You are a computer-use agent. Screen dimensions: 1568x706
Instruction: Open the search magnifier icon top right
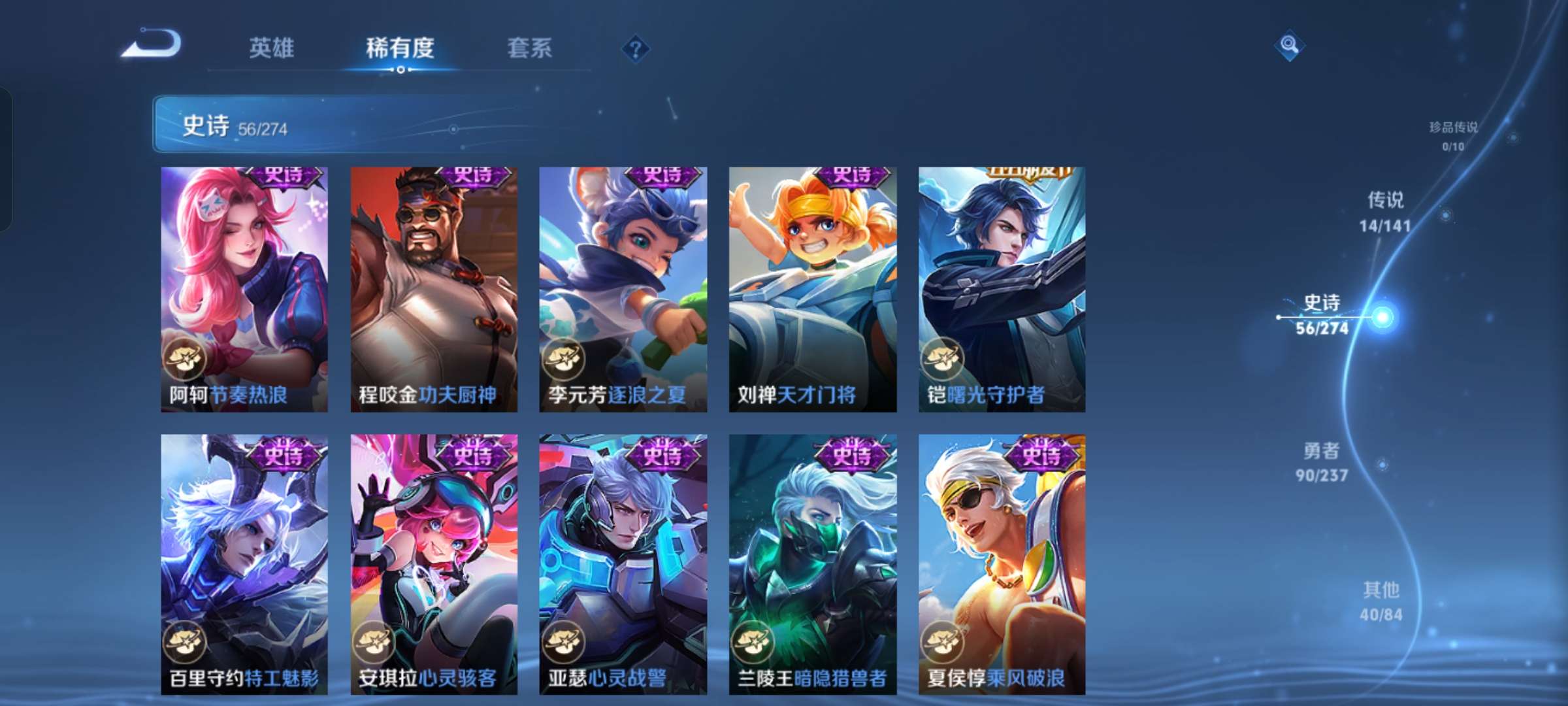(1288, 46)
